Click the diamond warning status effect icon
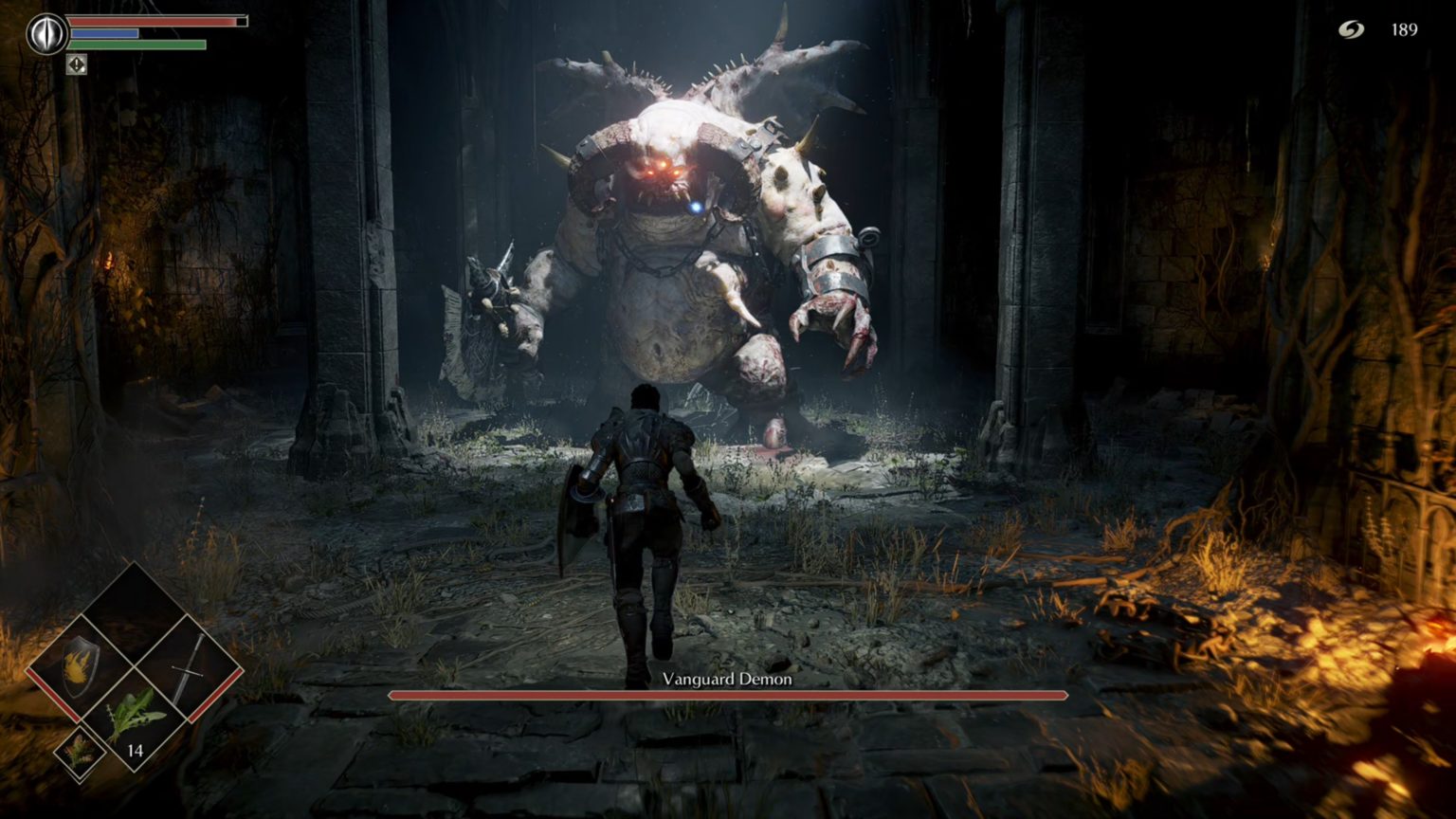1456x819 pixels. (x=76, y=66)
